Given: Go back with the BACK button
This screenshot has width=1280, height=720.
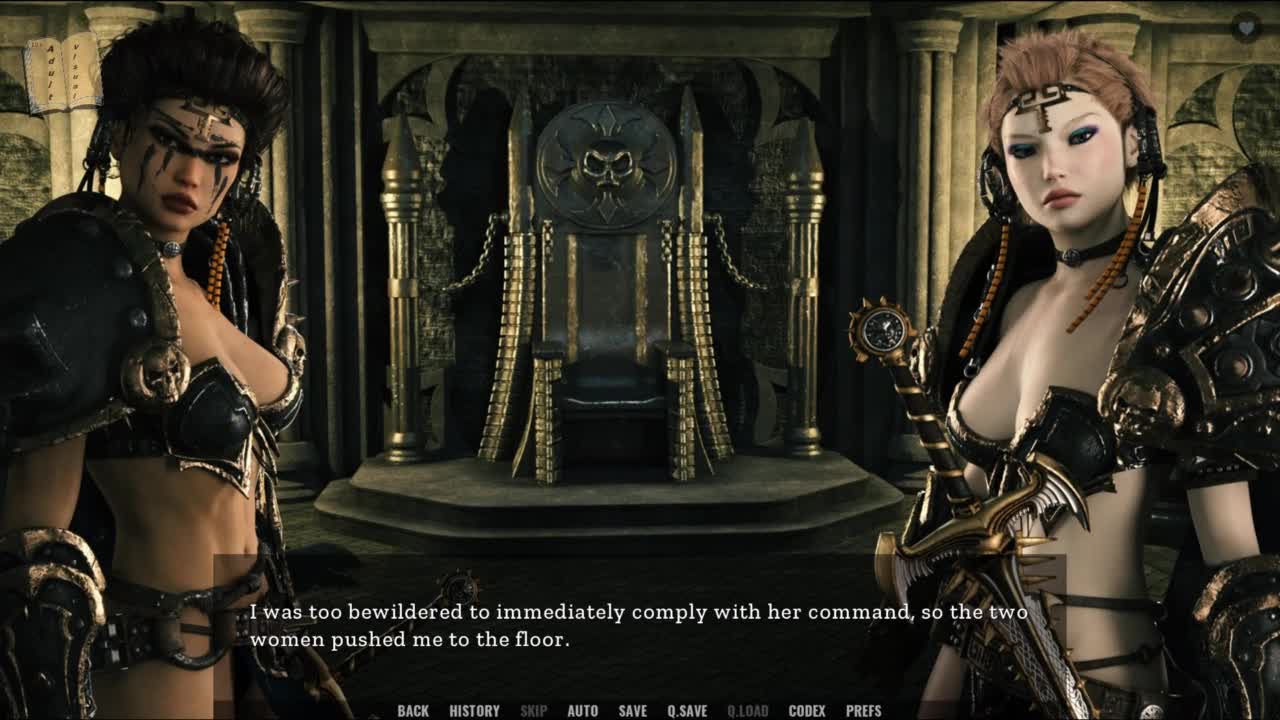Looking at the screenshot, I should coord(413,711).
